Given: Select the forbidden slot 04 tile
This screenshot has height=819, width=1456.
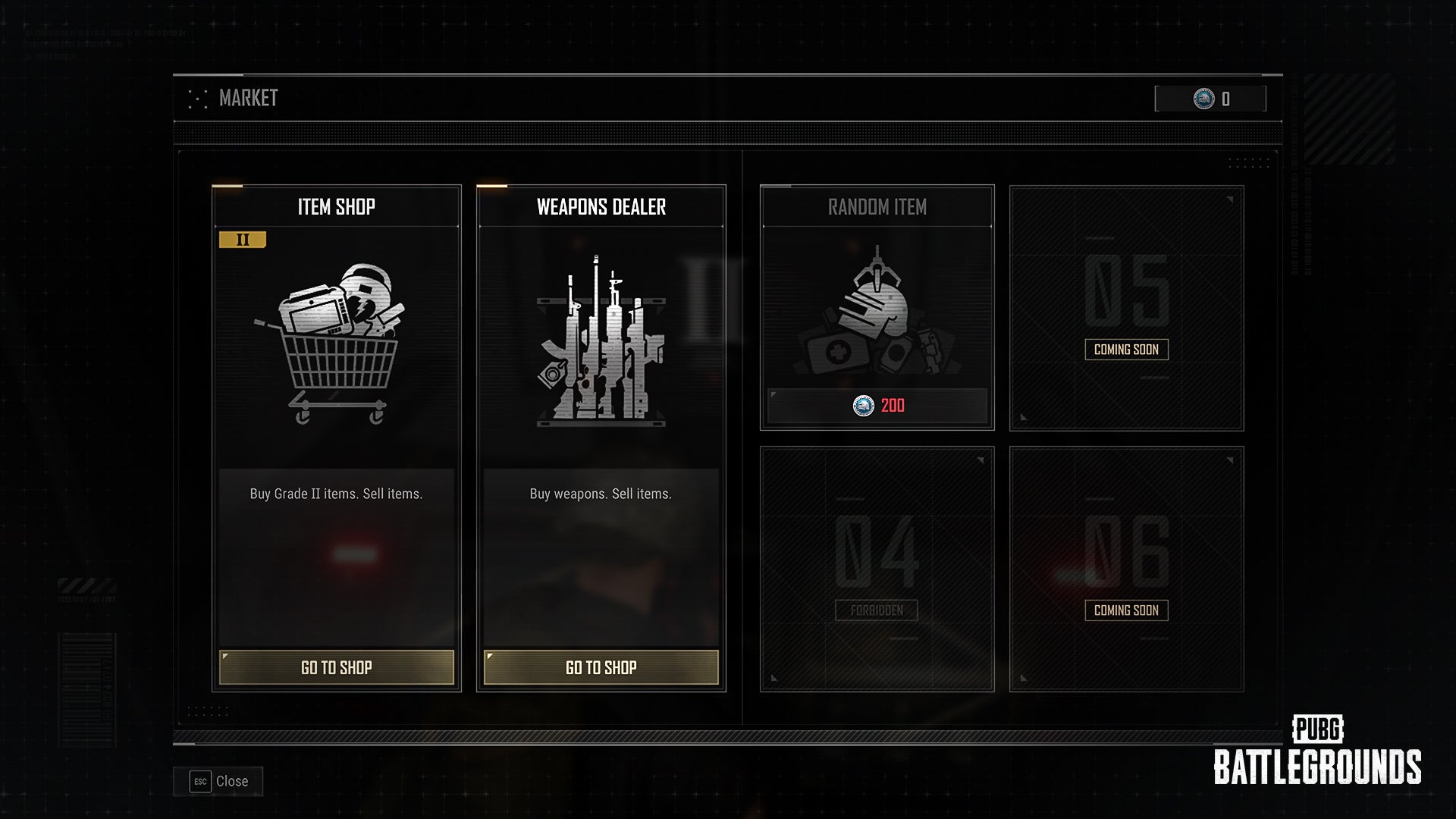Looking at the screenshot, I should pyautogui.click(x=877, y=569).
